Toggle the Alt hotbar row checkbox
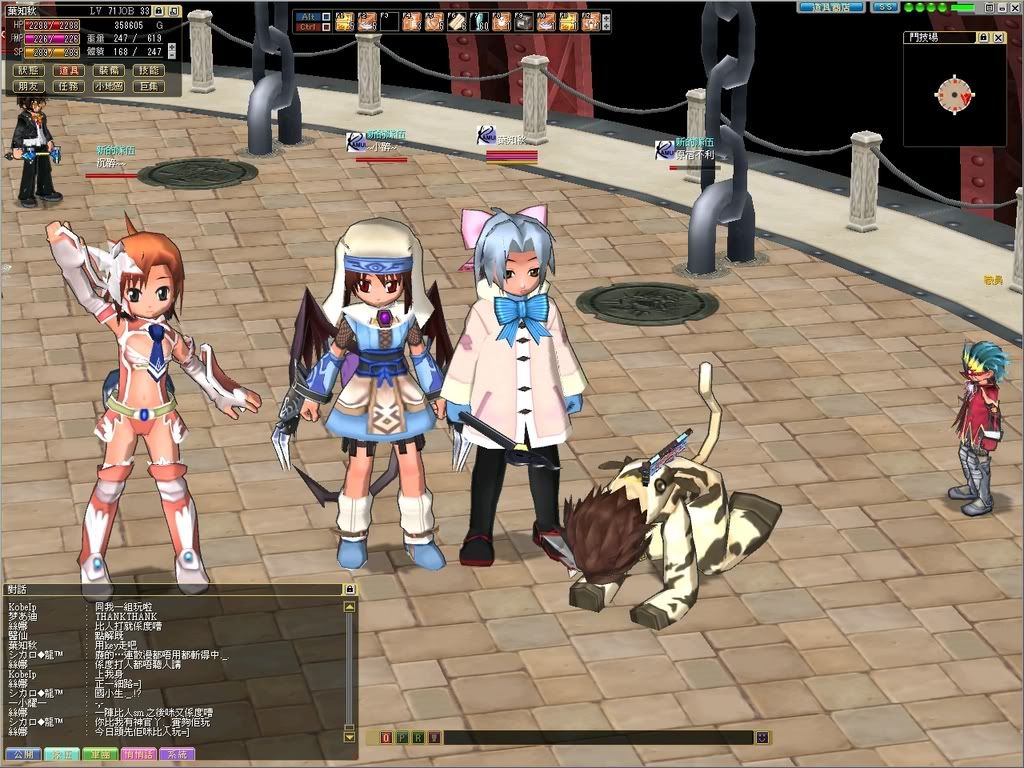The image size is (1024, 768). [x=324, y=15]
